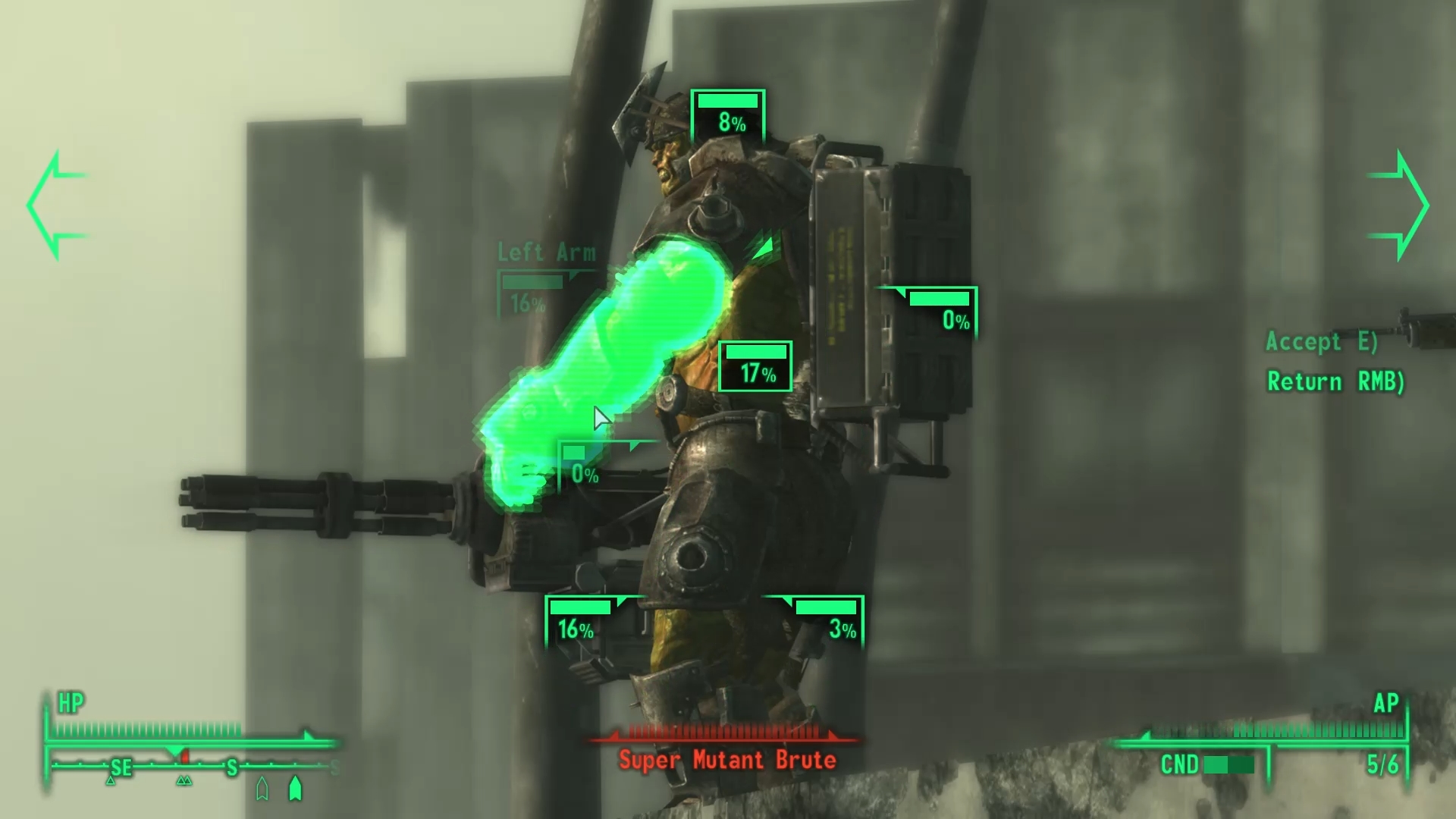Target the leg showing 3% hit chance
The height and width of the screenshot is (819, 1456).
[x=825, y=620]
